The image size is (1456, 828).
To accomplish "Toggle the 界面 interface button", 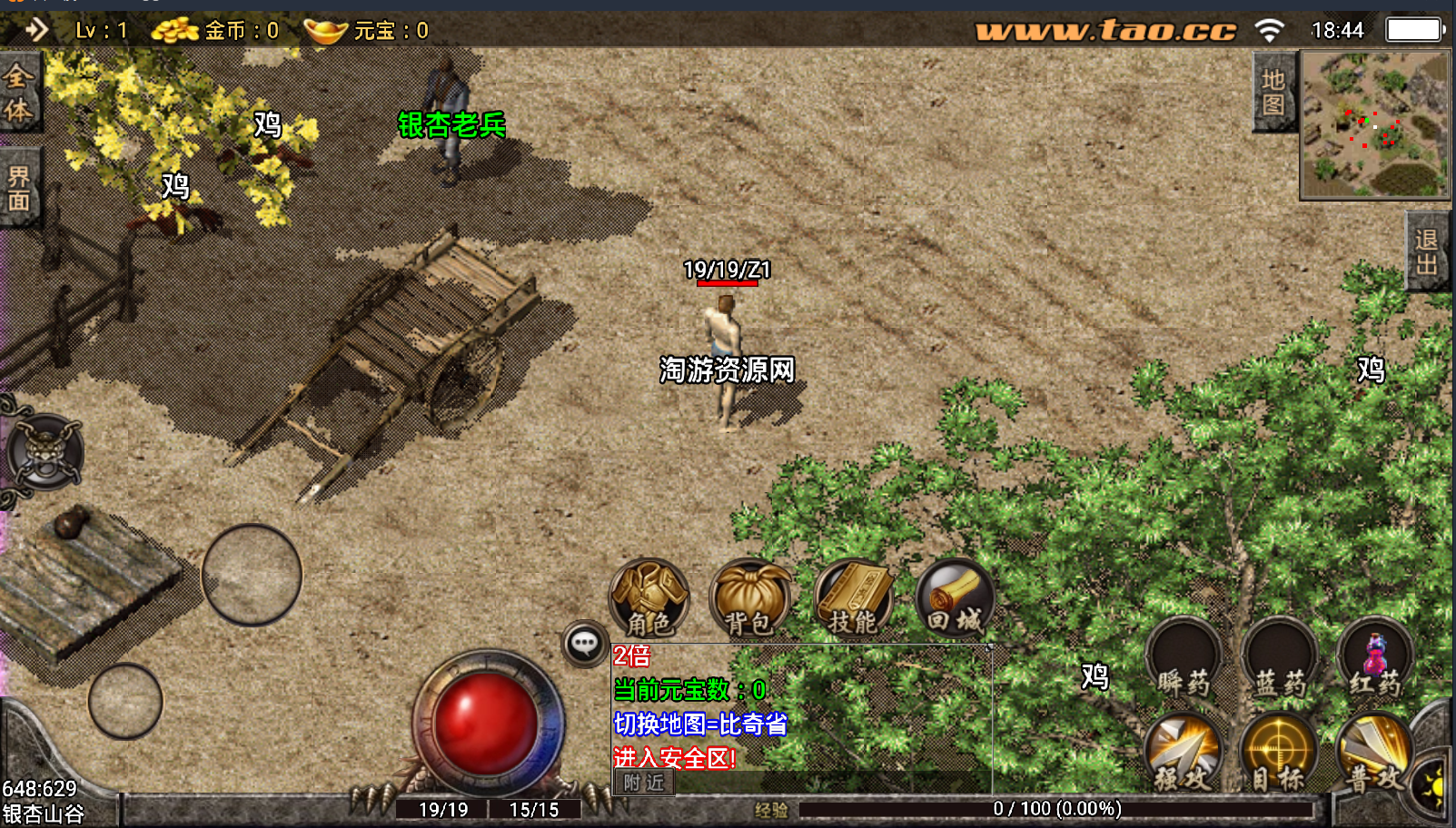I will (19, 189).
